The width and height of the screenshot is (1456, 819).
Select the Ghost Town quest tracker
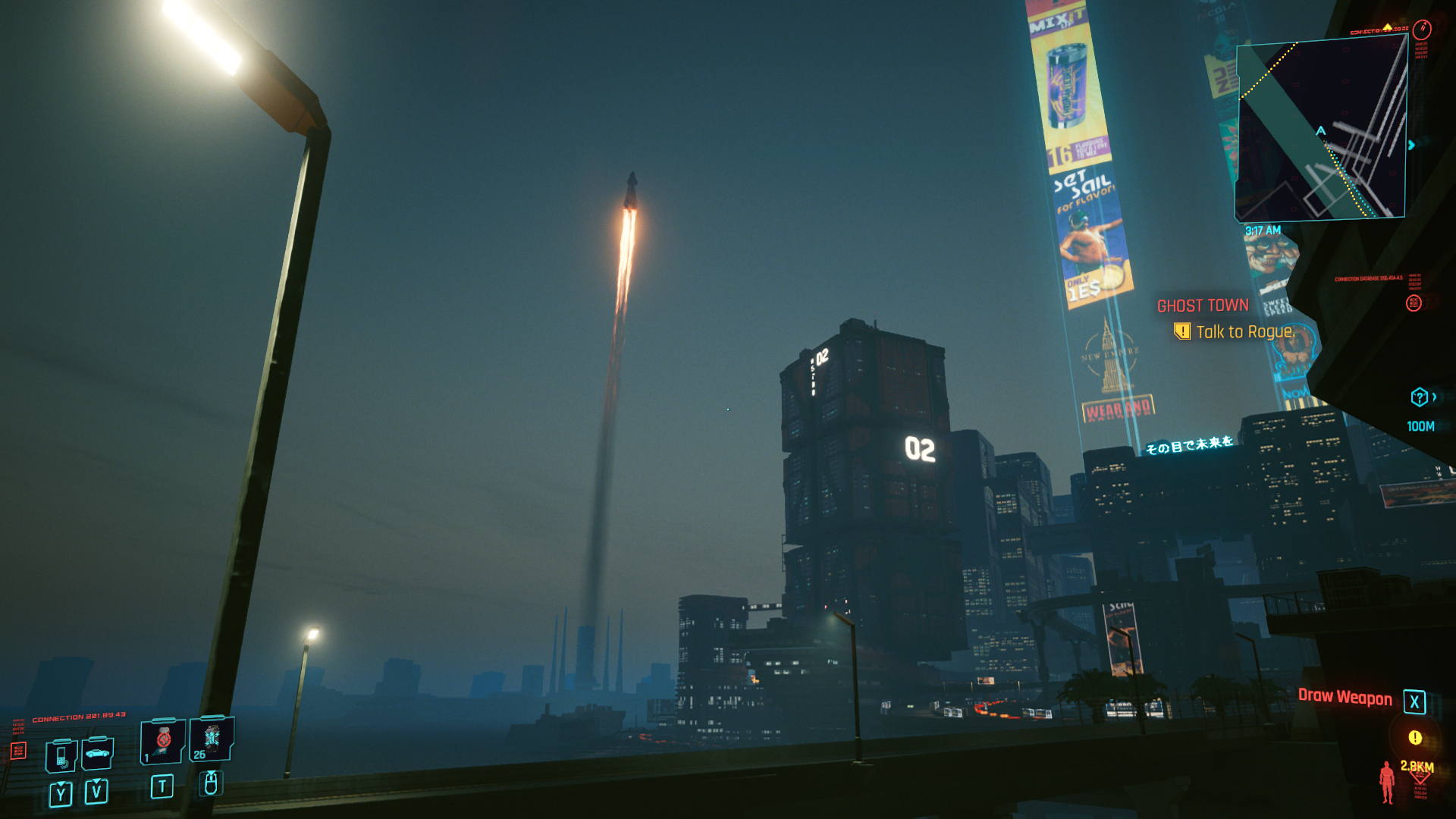(x=1202, y=306)
